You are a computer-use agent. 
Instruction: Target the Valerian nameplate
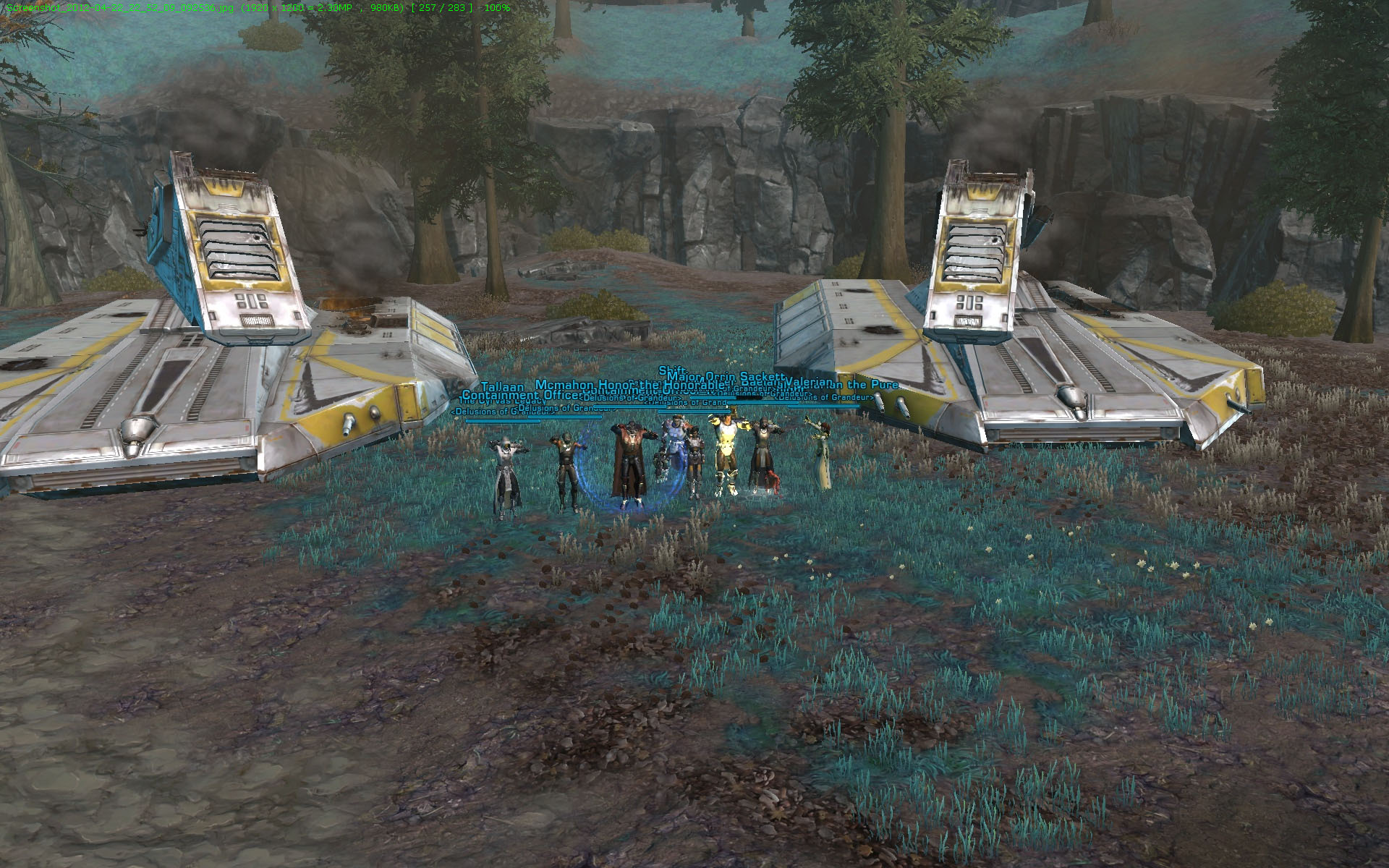[810, 383]
